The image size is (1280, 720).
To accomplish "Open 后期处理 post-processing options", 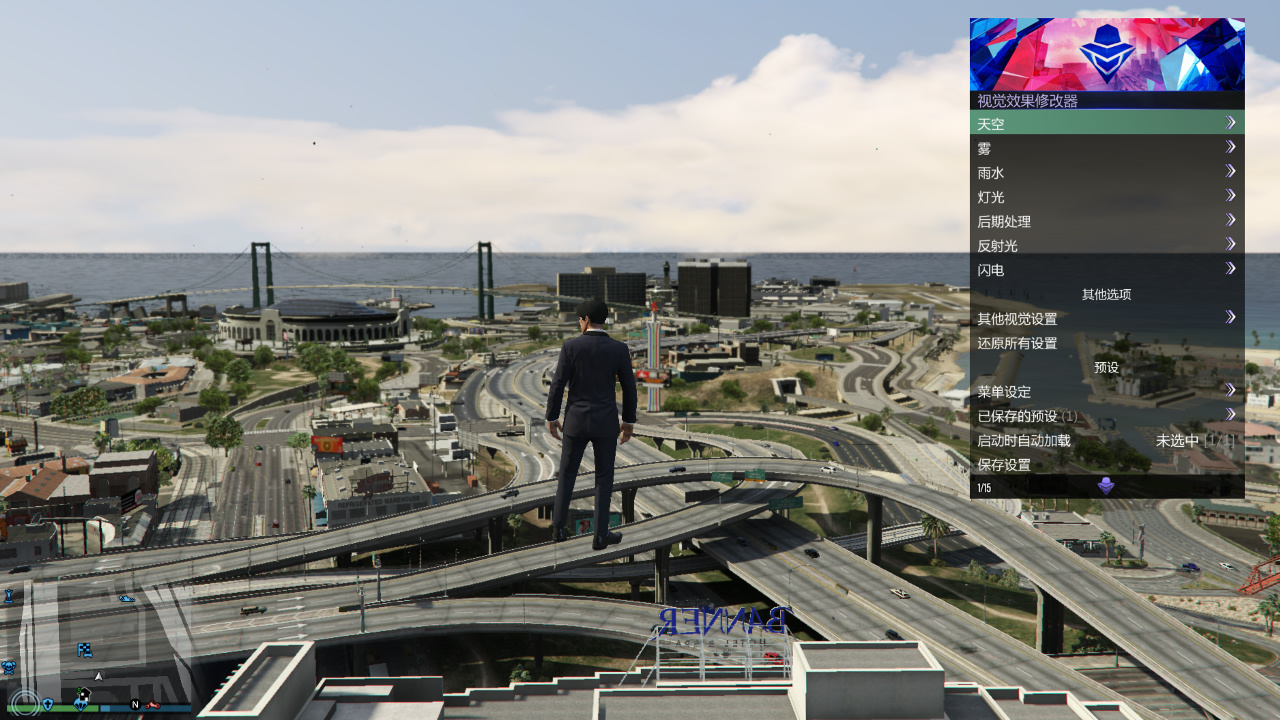I will [x=1106, y=221].
